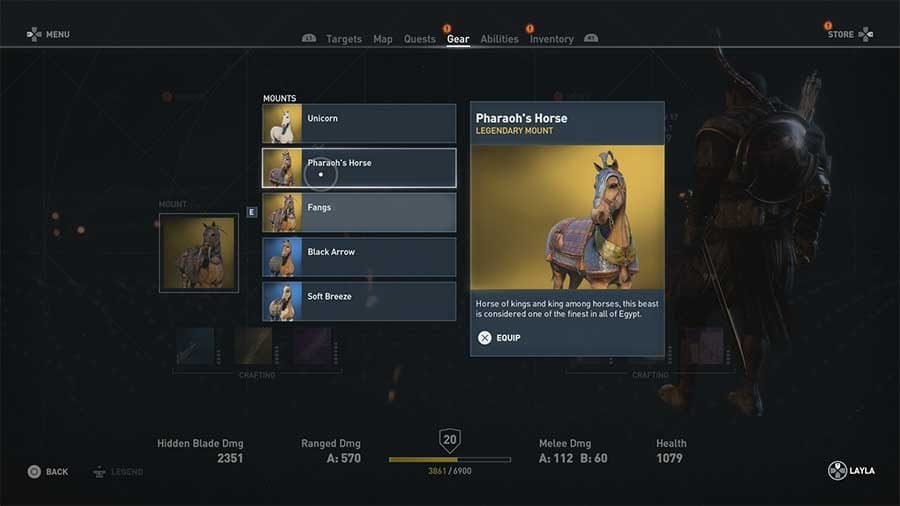Open the Abilities tab
The width and height of the screenshot is (900, 506).
click(x=499, y=39)
